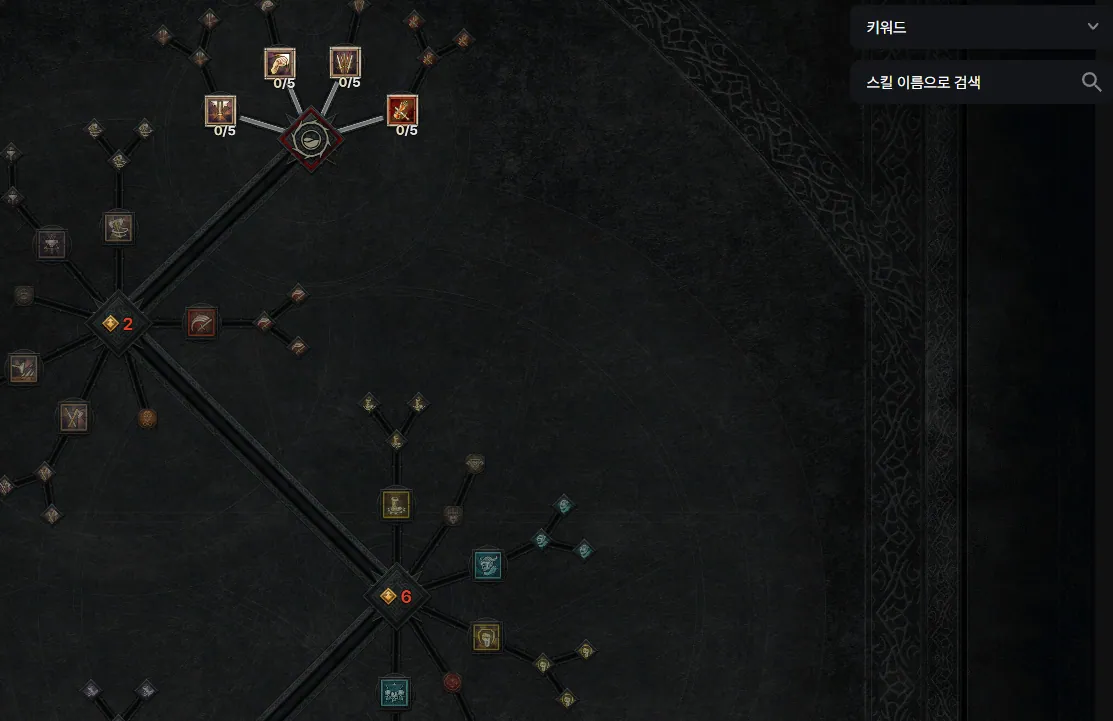Select the yellow pillar skill node

coord(396,505)
